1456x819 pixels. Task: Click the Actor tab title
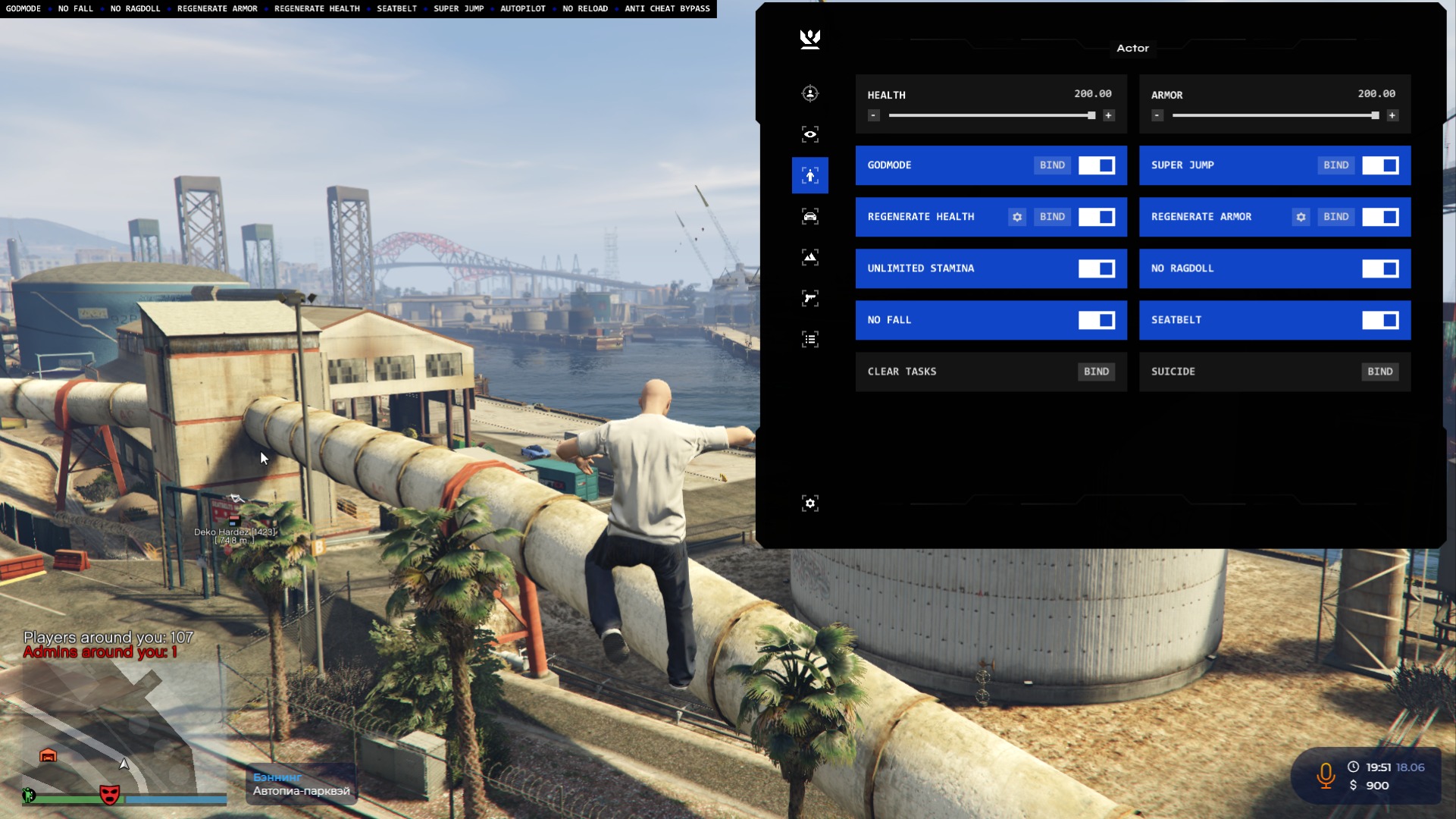click(x=1132, y=48)
